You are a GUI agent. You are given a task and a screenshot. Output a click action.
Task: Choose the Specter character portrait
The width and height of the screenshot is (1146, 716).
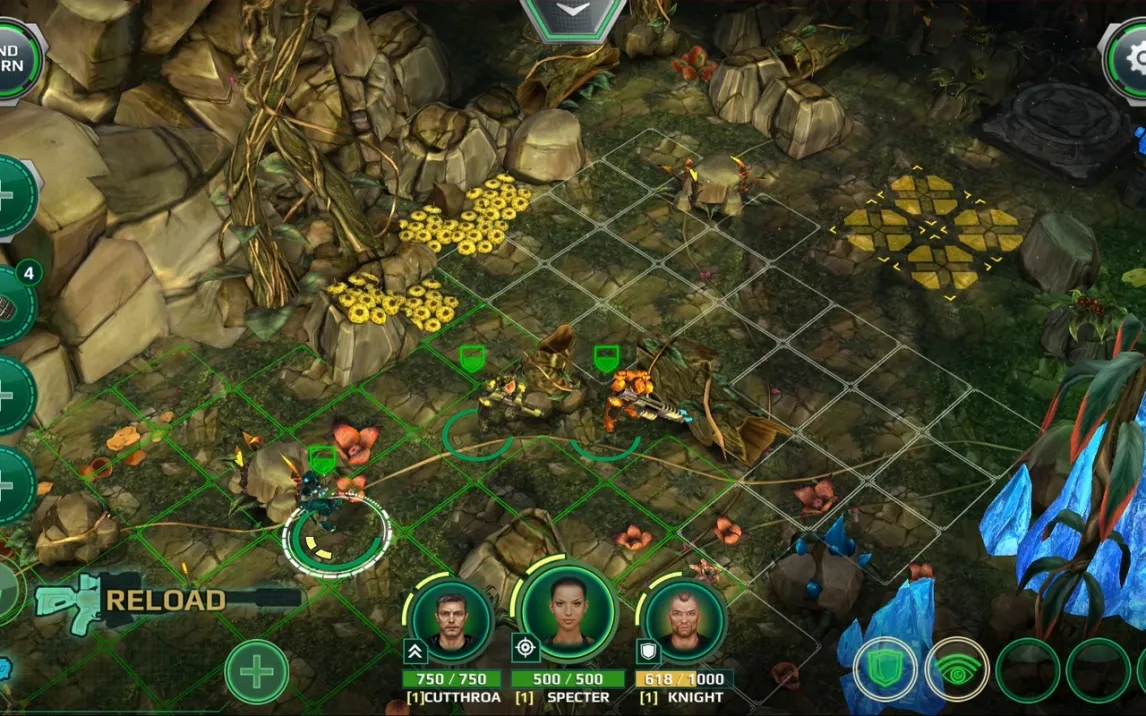click(567, 612)
